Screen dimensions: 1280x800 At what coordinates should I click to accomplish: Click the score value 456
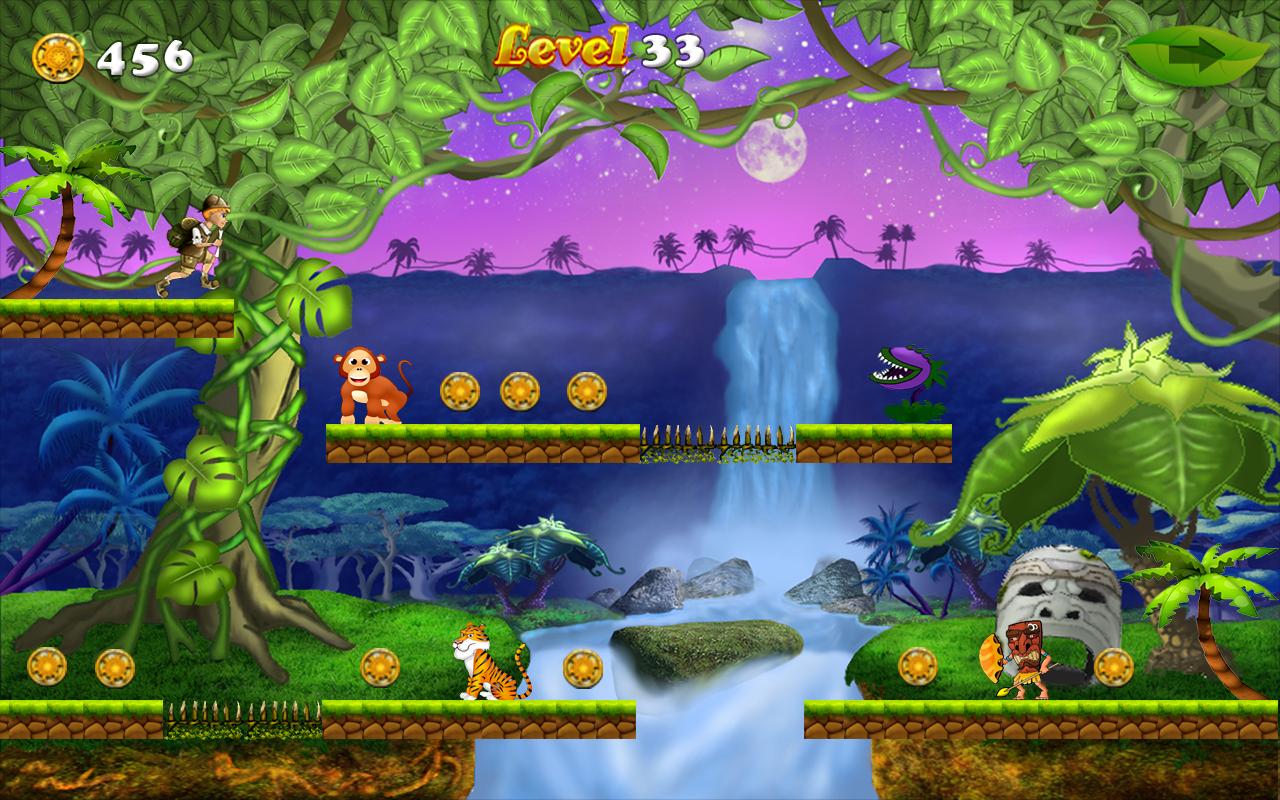click(x=146, y=56)
